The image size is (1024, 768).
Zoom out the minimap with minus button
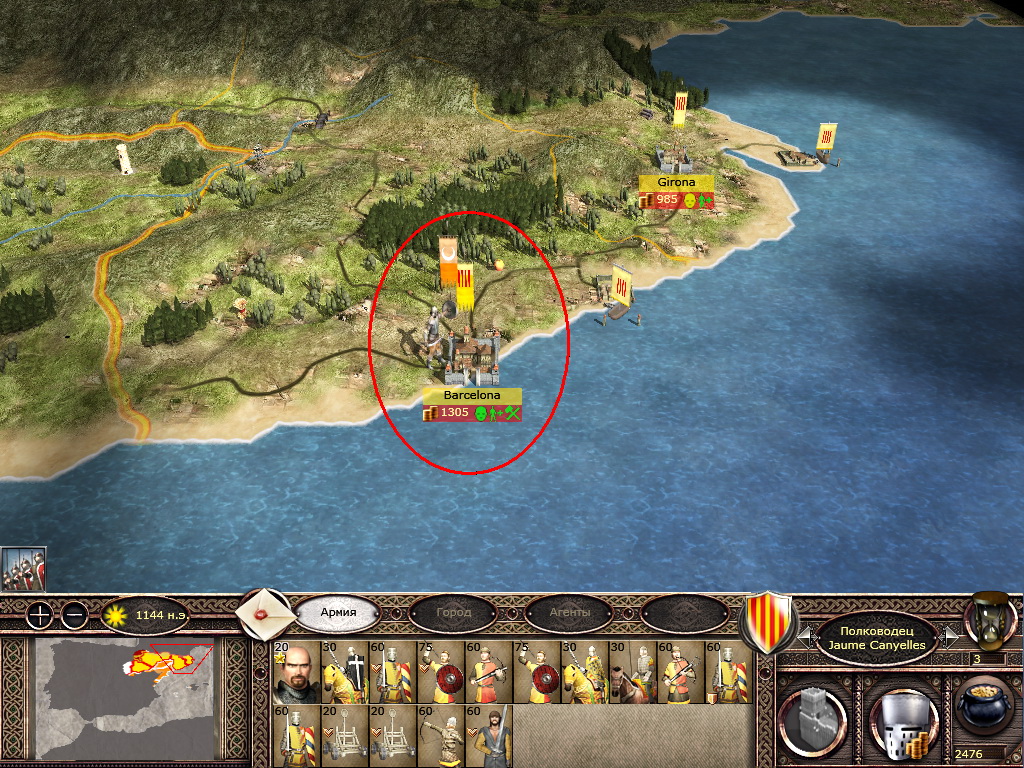[73, 615]
